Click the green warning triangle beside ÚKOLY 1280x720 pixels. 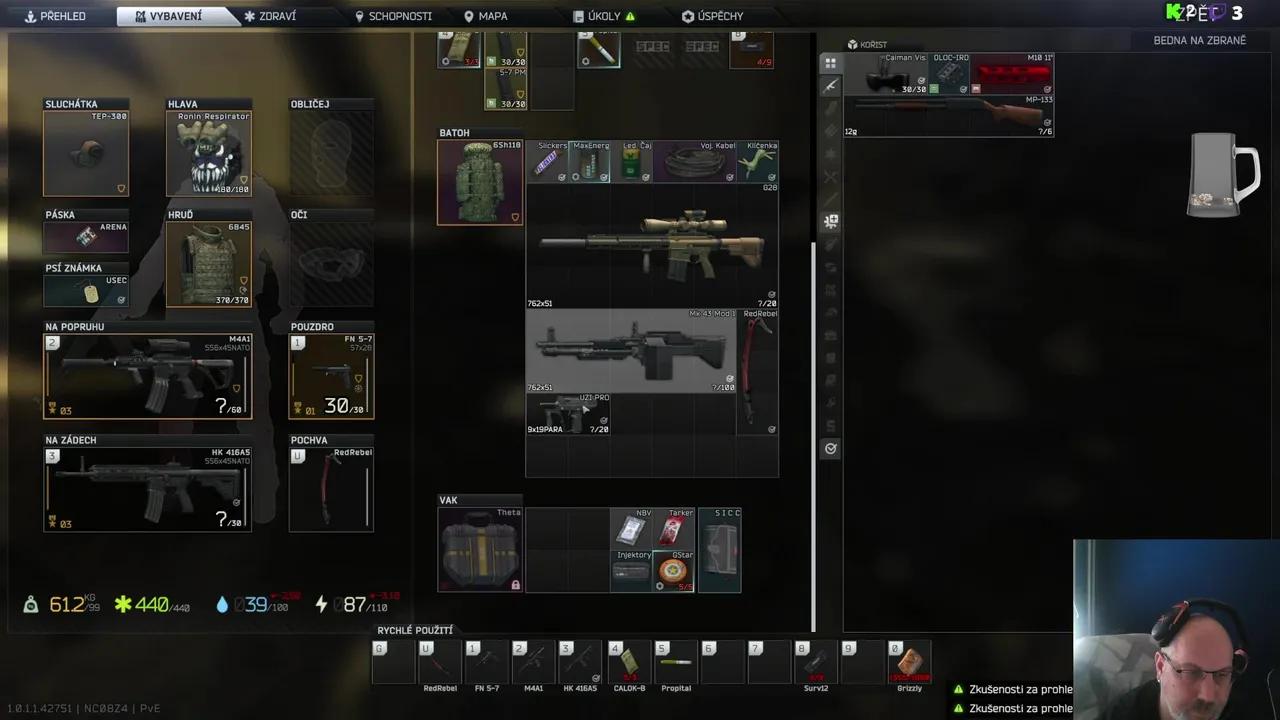(632, 15)
